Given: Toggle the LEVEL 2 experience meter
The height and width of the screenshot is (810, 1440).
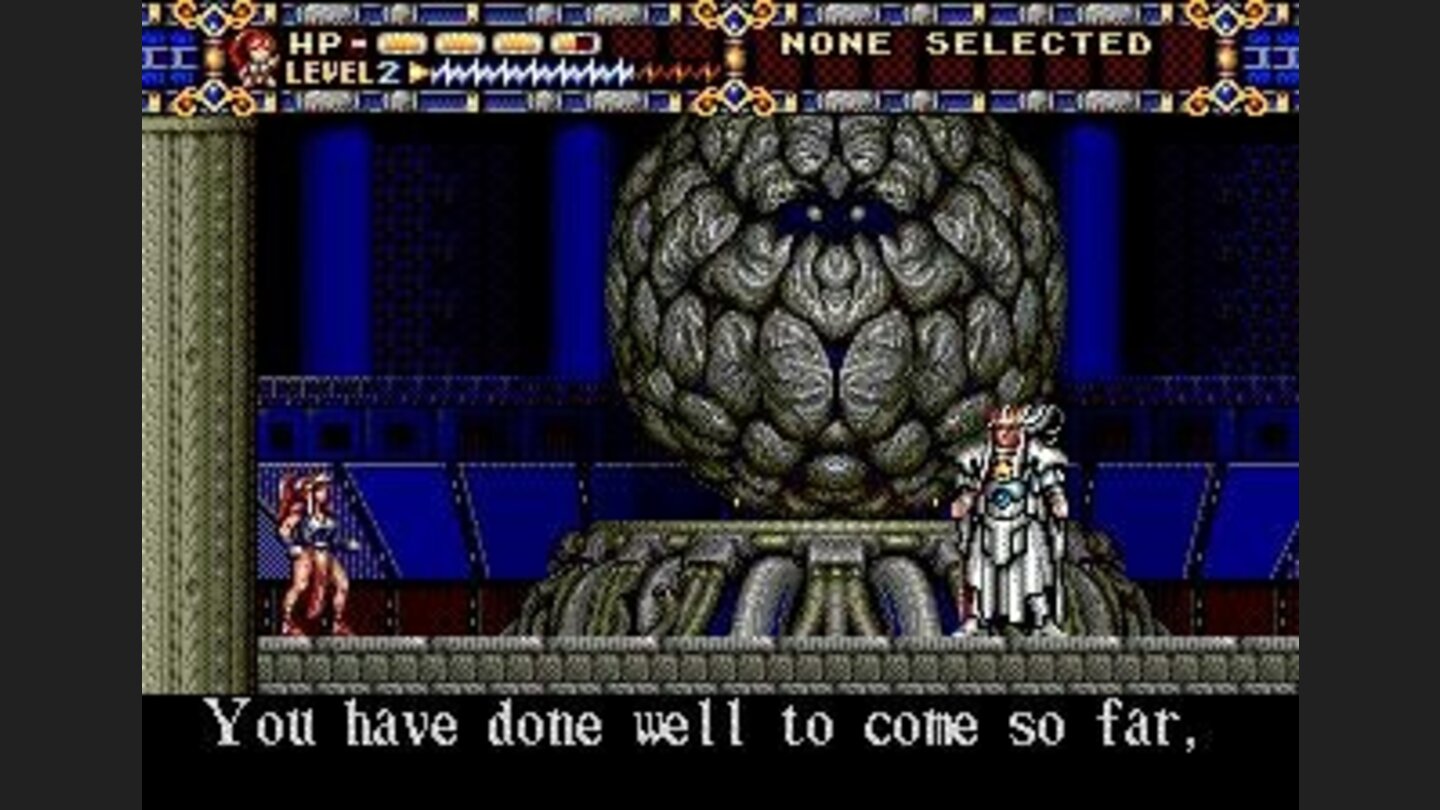Looking at the screenshot, I should pyautogui.click(x=530, y=73).
